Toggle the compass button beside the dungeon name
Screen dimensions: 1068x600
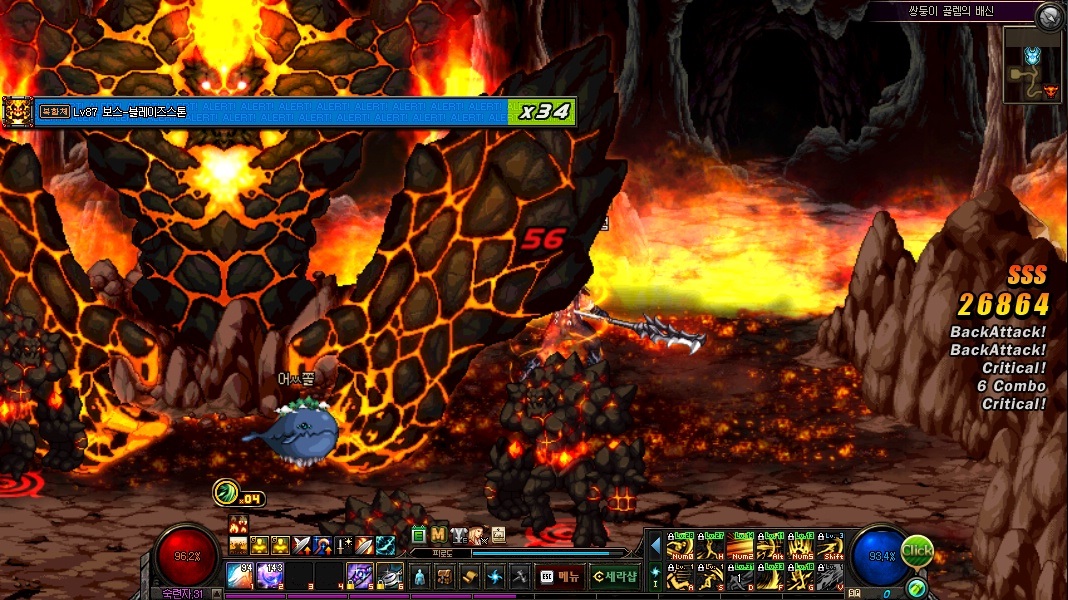coord(1049,15)
